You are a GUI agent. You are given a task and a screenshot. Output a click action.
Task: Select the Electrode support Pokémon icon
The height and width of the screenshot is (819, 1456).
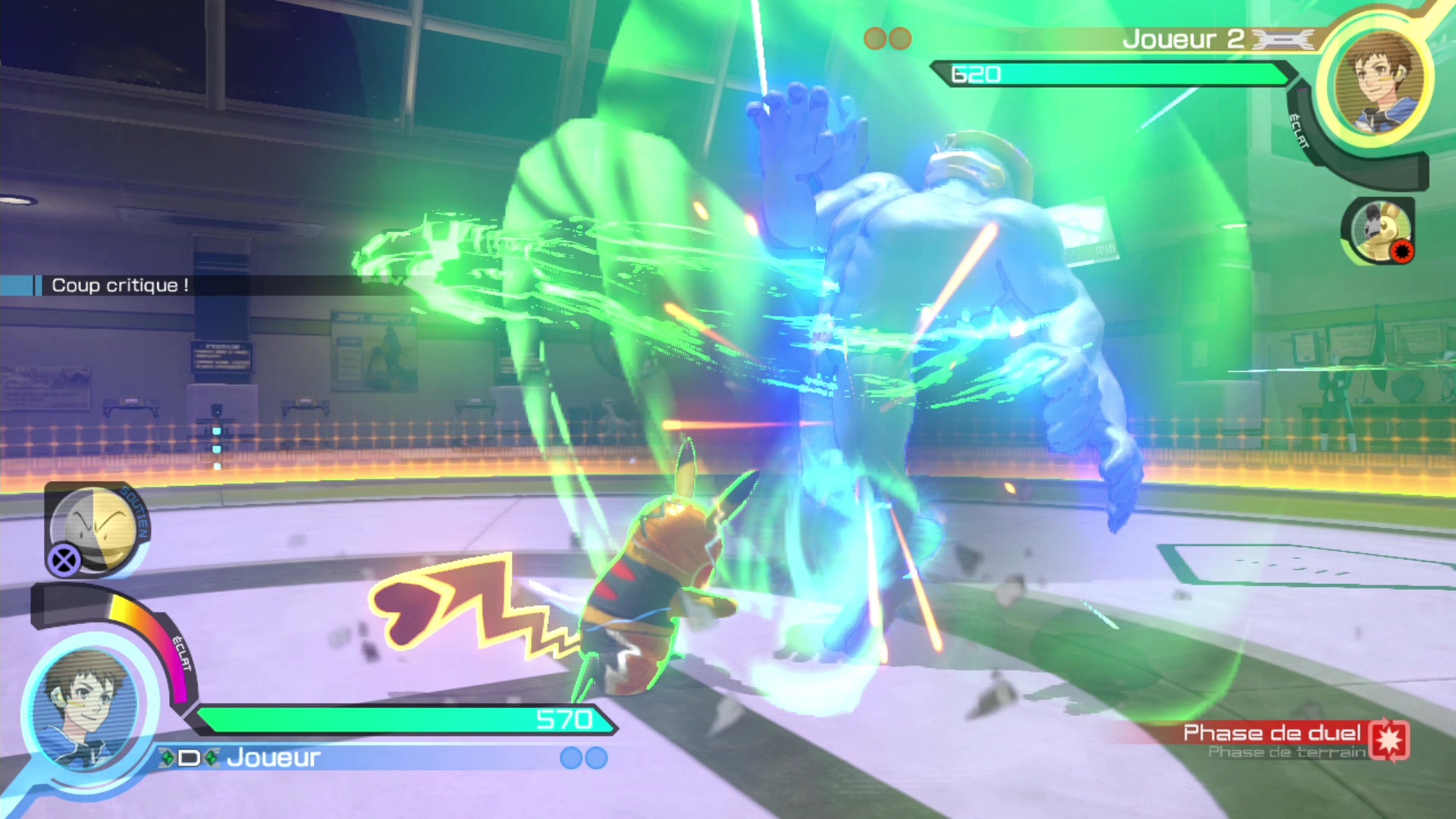[97, 529]
